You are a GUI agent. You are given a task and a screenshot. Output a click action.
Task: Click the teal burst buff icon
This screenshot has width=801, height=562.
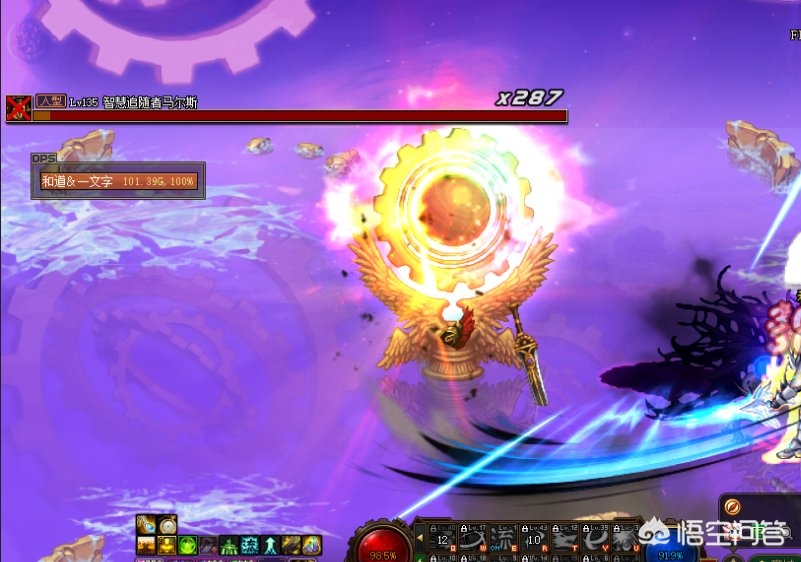250,545
